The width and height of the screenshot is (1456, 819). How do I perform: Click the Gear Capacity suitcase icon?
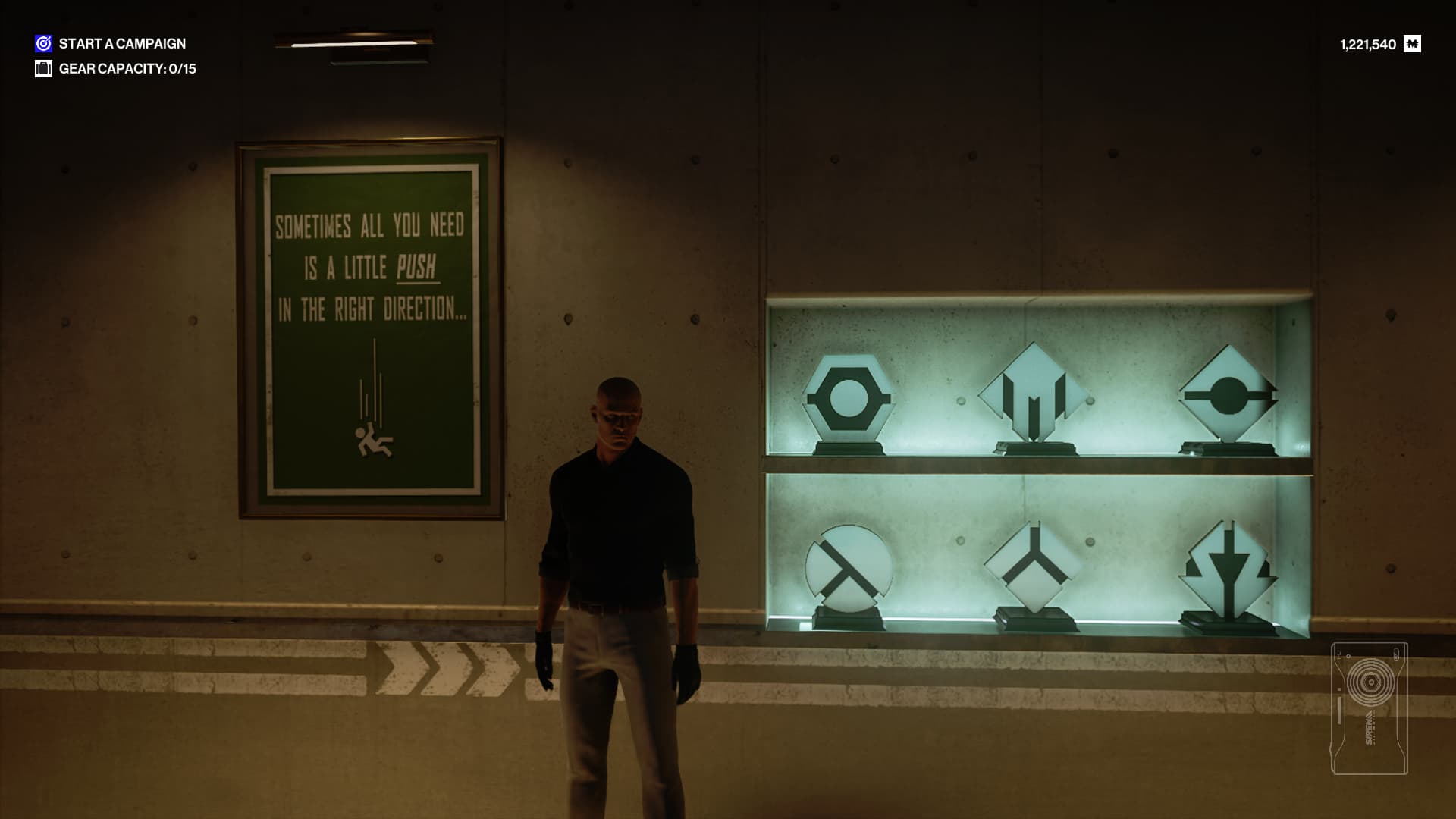pos(43,69)
